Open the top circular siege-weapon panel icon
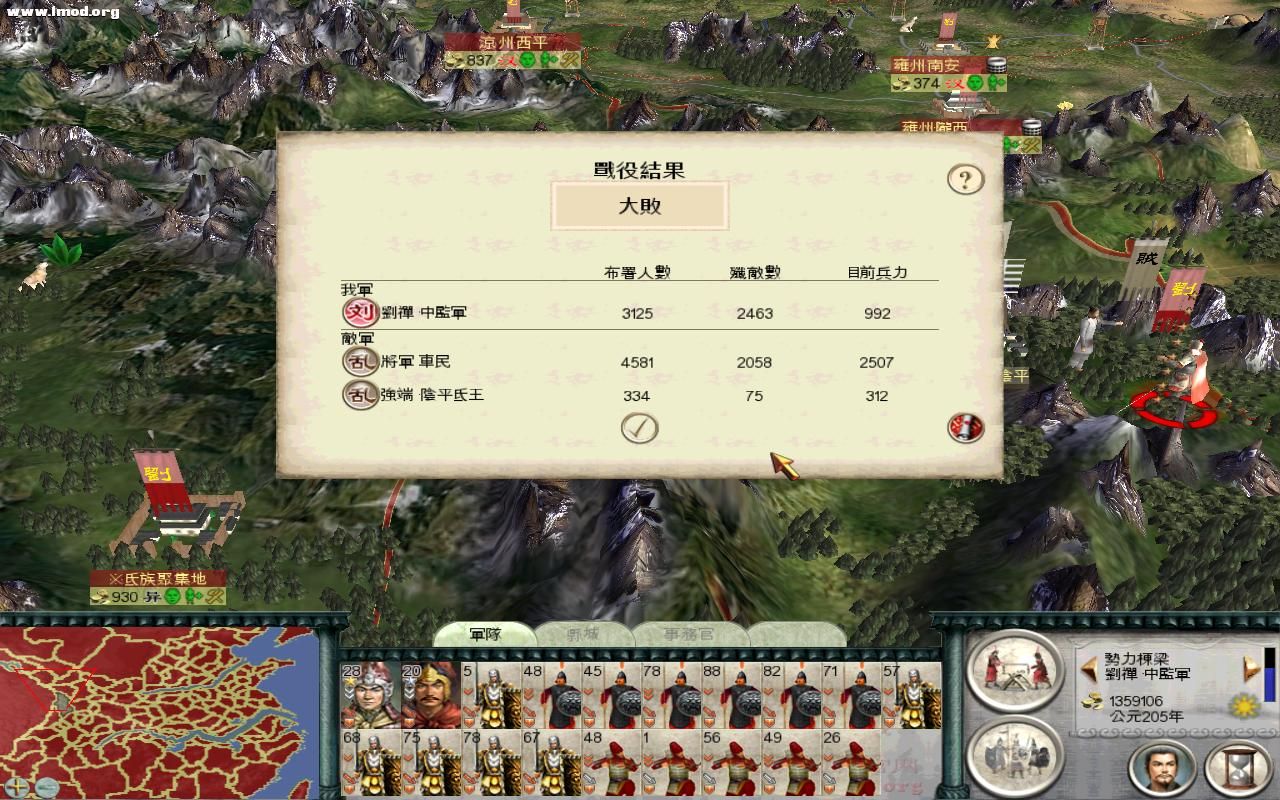 click(x=1014, y=671)
